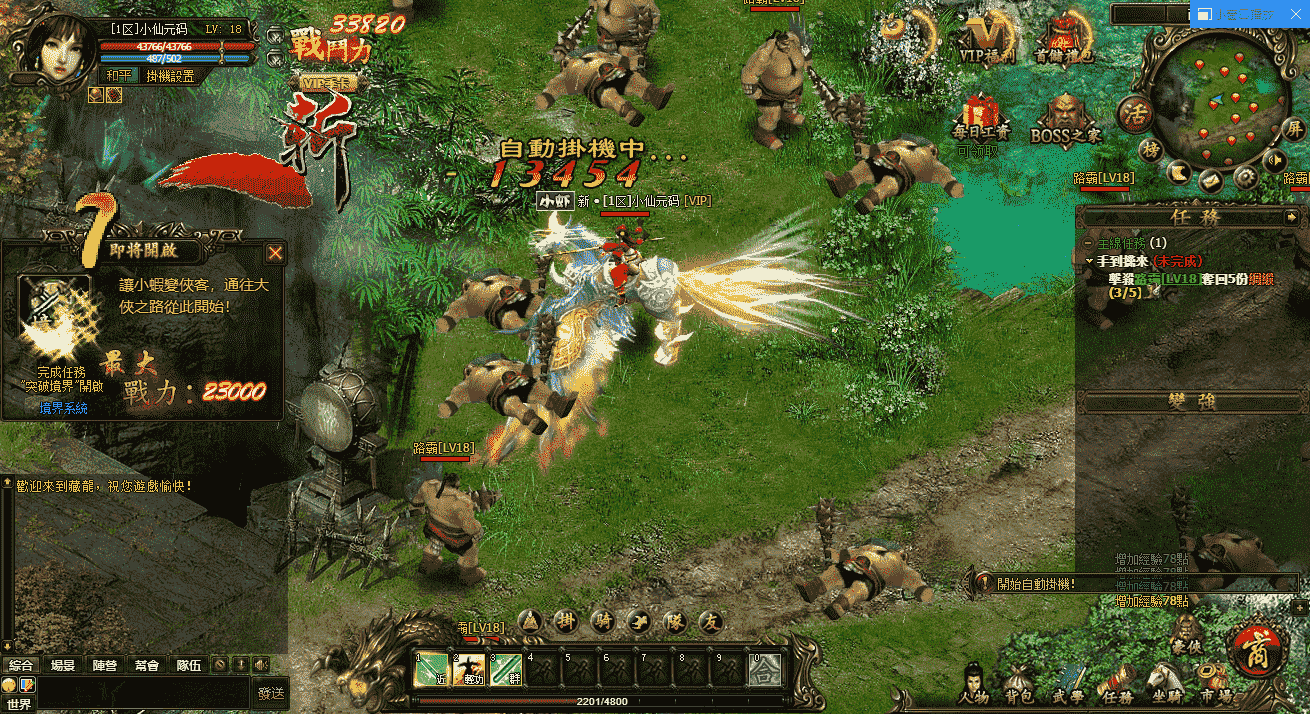Open the 活 activities button beside the minimap
This screenshot has height=714, width=1310.
1135,114
